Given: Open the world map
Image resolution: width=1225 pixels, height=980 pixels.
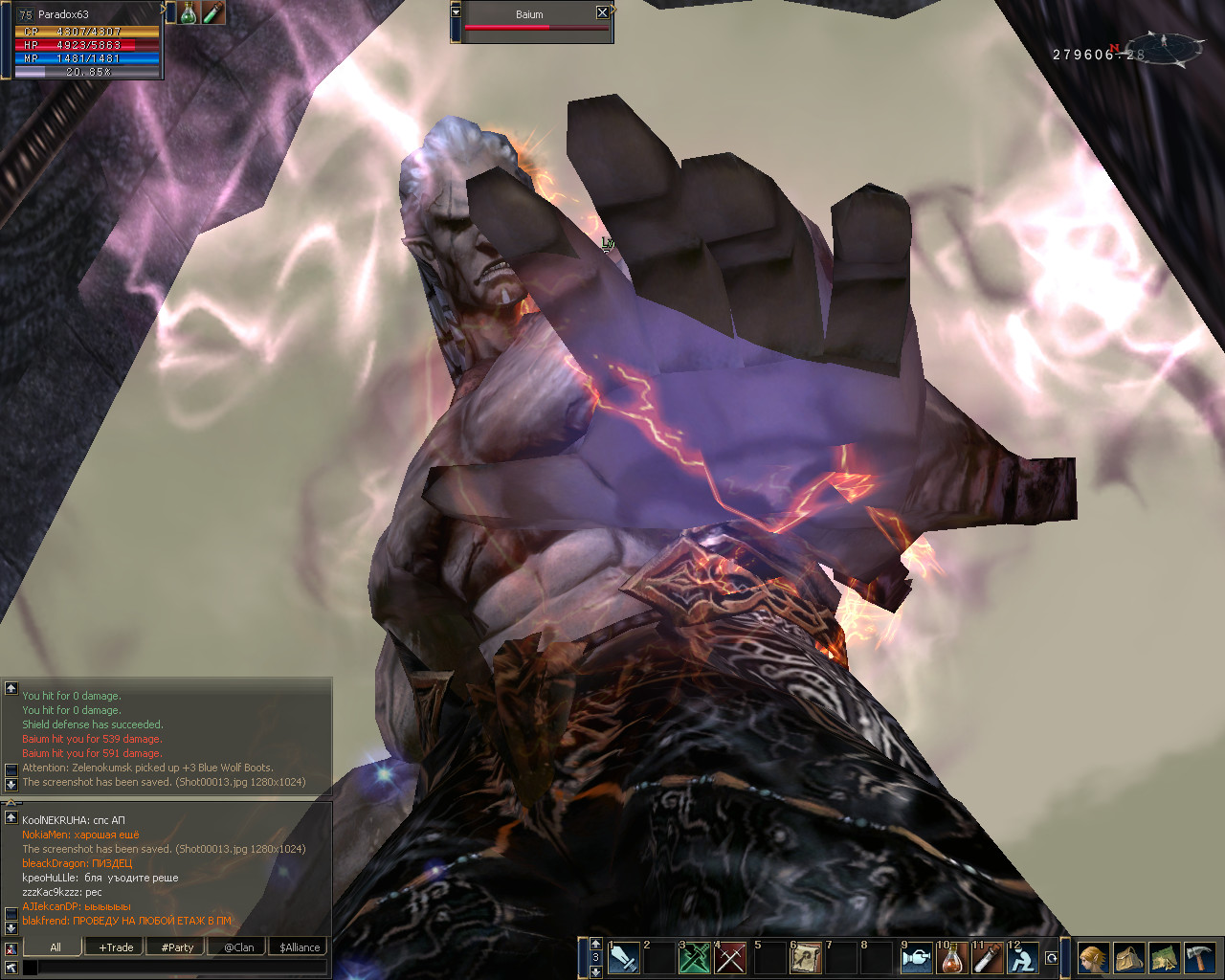Looking at the screenshot, I should click(x=1164, y=957).
